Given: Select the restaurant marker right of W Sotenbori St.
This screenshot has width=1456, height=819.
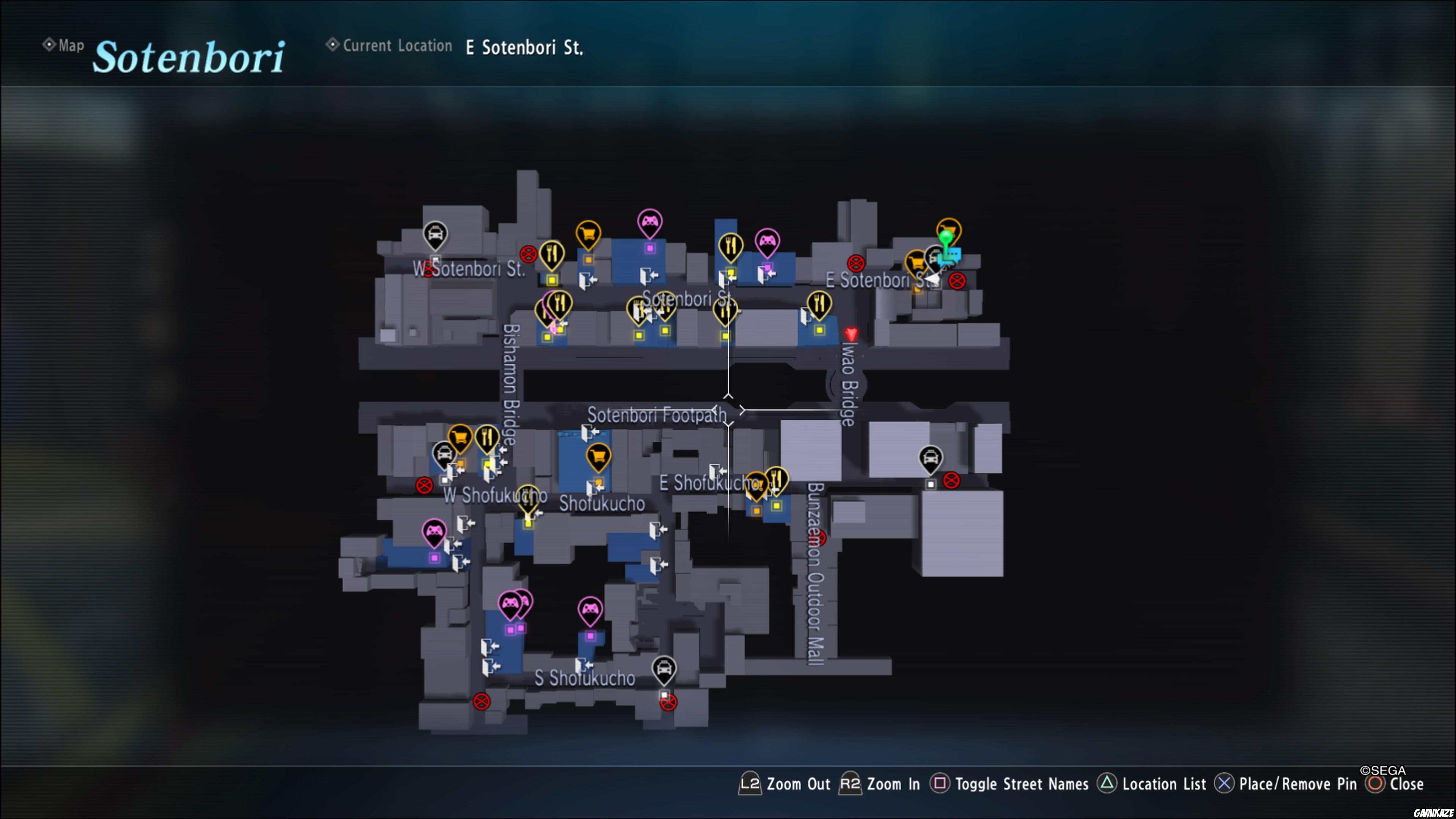Looking at the screenshot, I should tap(552, 254).
